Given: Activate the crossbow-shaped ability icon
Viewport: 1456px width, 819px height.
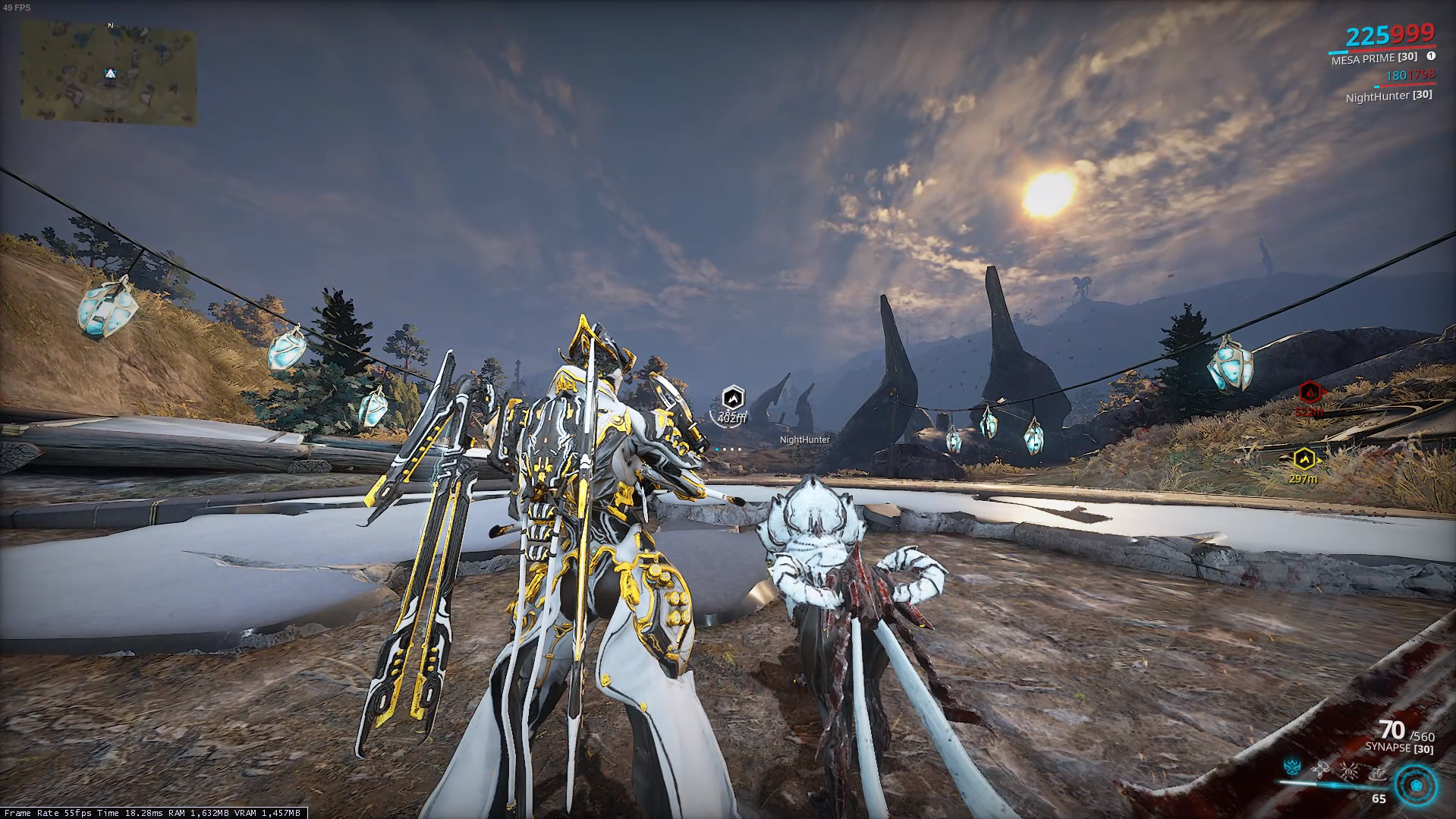Looking at the screenshot, I should coord(1320,770).
